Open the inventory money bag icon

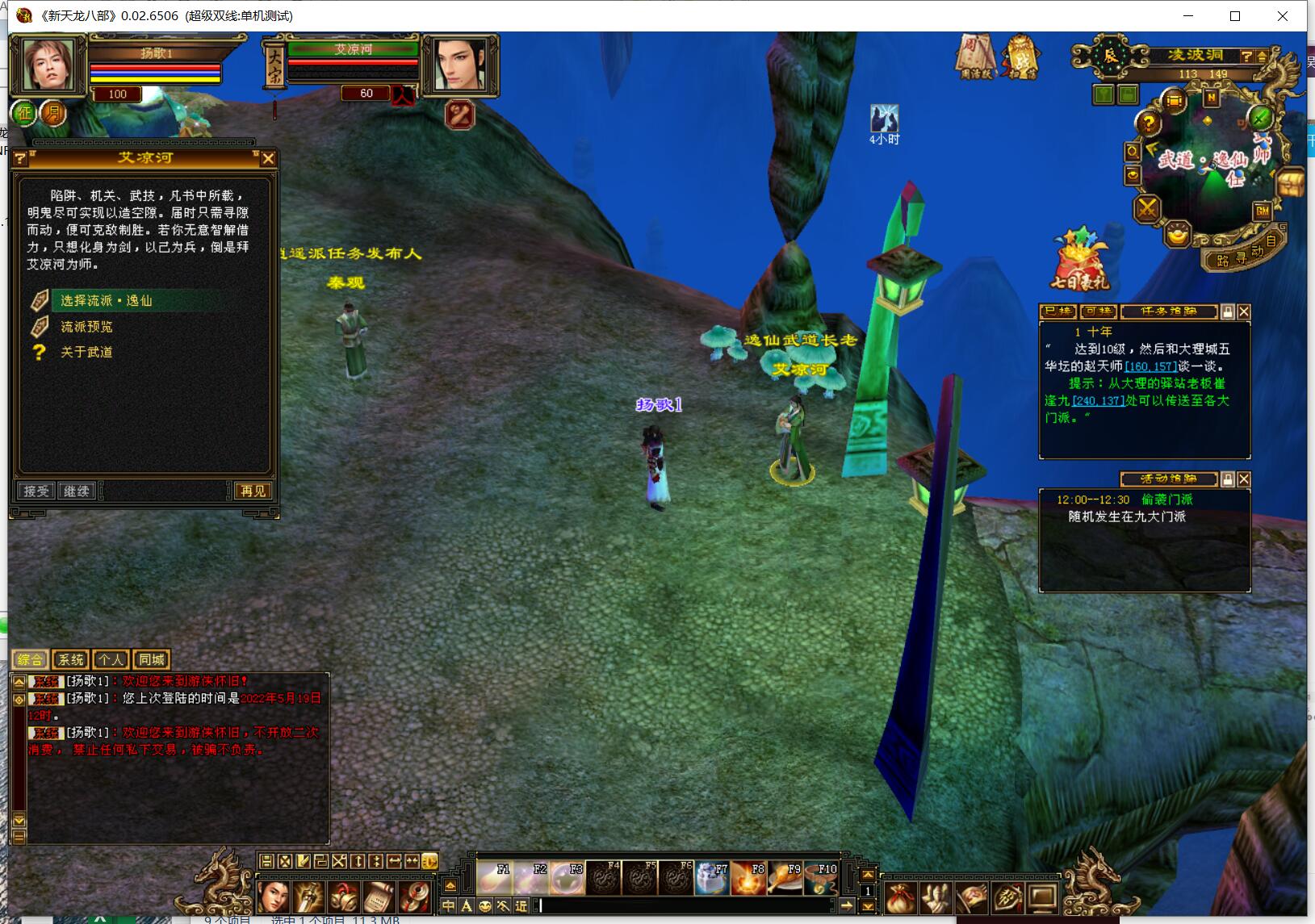[x=900, y=897]
